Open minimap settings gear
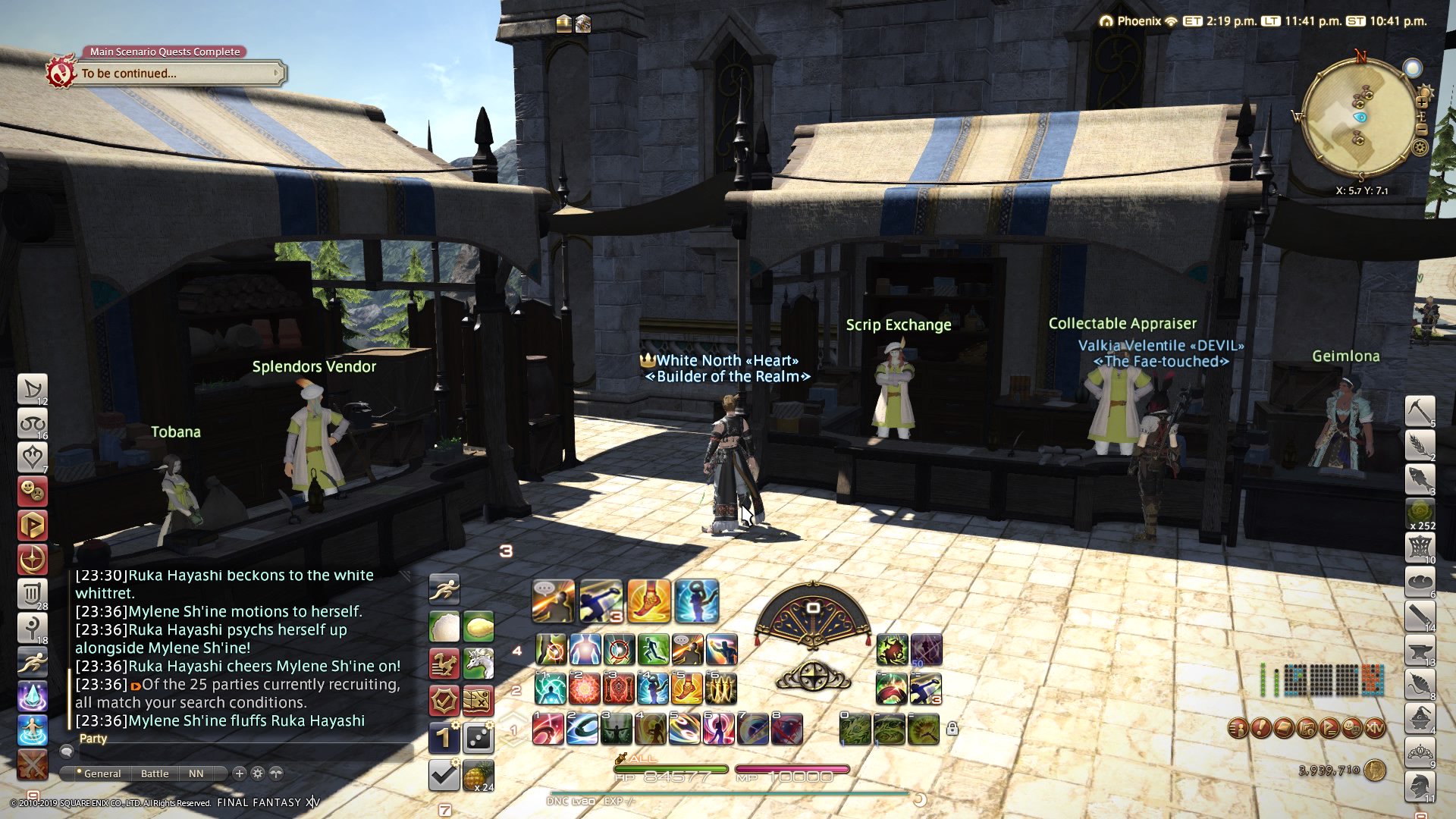Viewport: 1456px width, 819px height. (x=1420, y=146)
